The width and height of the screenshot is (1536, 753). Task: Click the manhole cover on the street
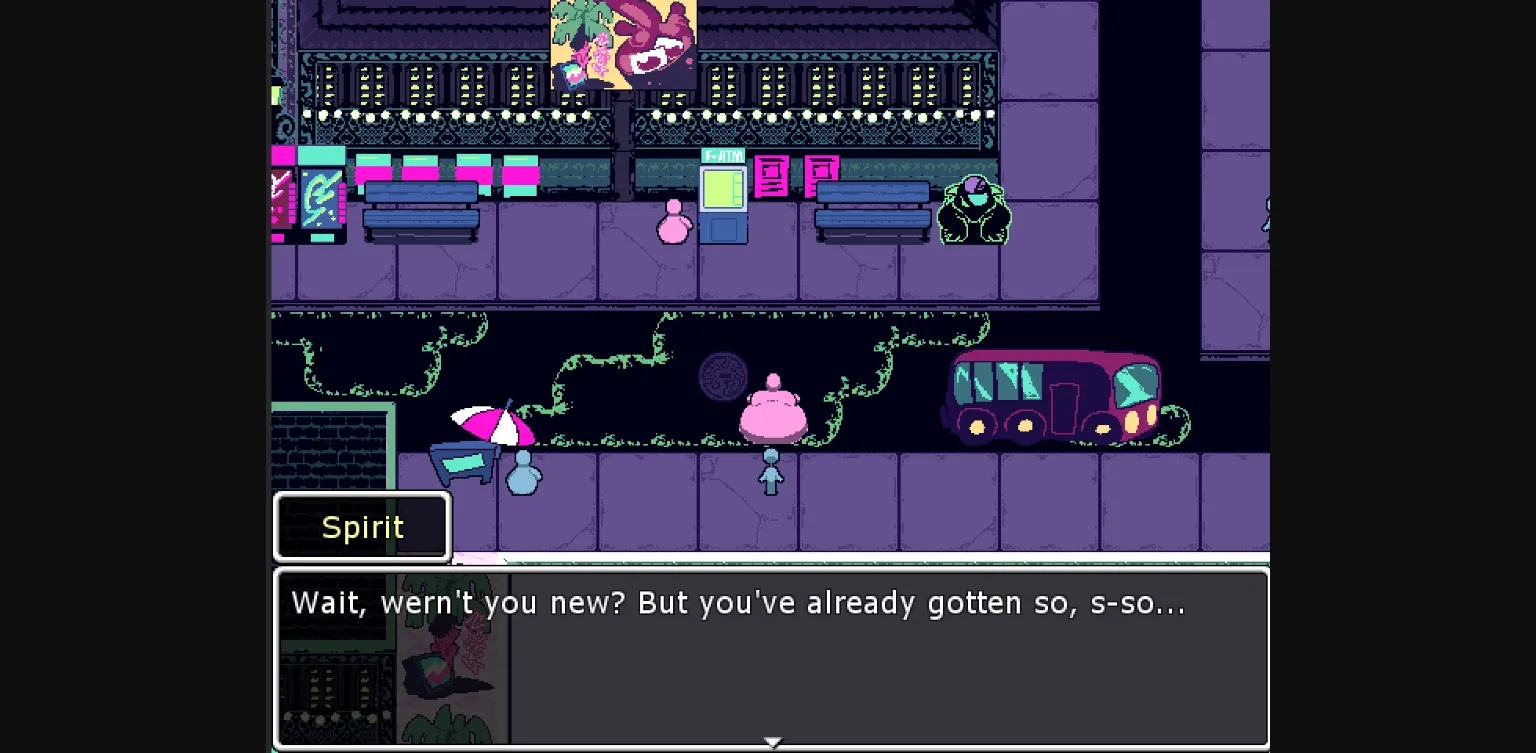(x=725, y=376)
